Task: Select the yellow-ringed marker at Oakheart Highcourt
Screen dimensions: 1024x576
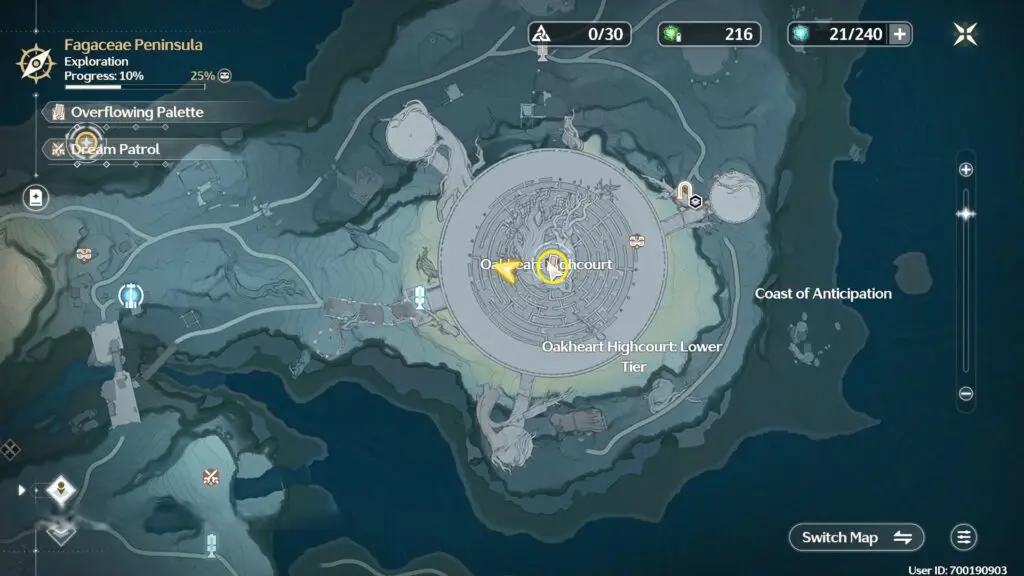Action: (552, 266)
